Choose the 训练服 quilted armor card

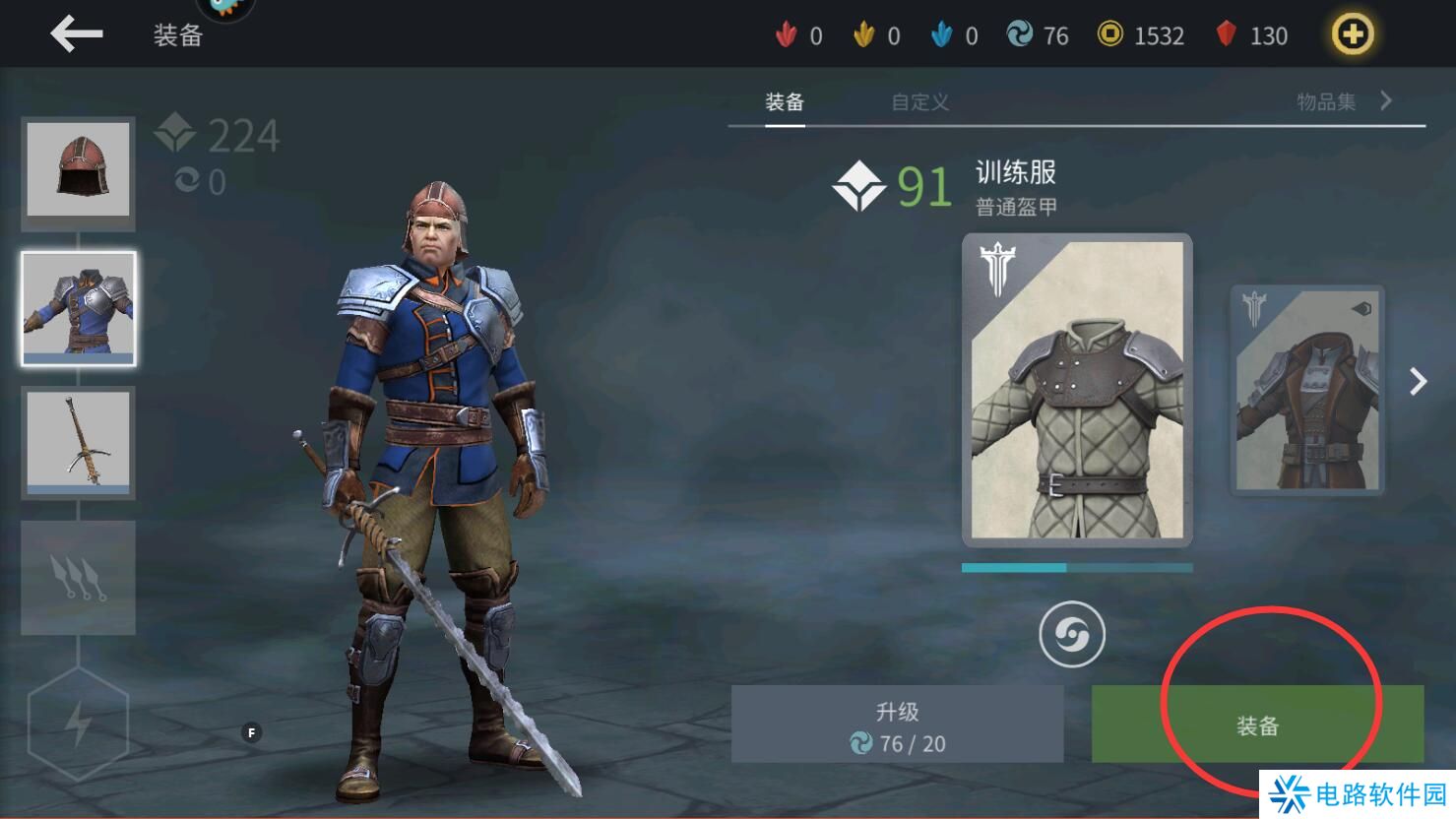(x=1077, y=390)
